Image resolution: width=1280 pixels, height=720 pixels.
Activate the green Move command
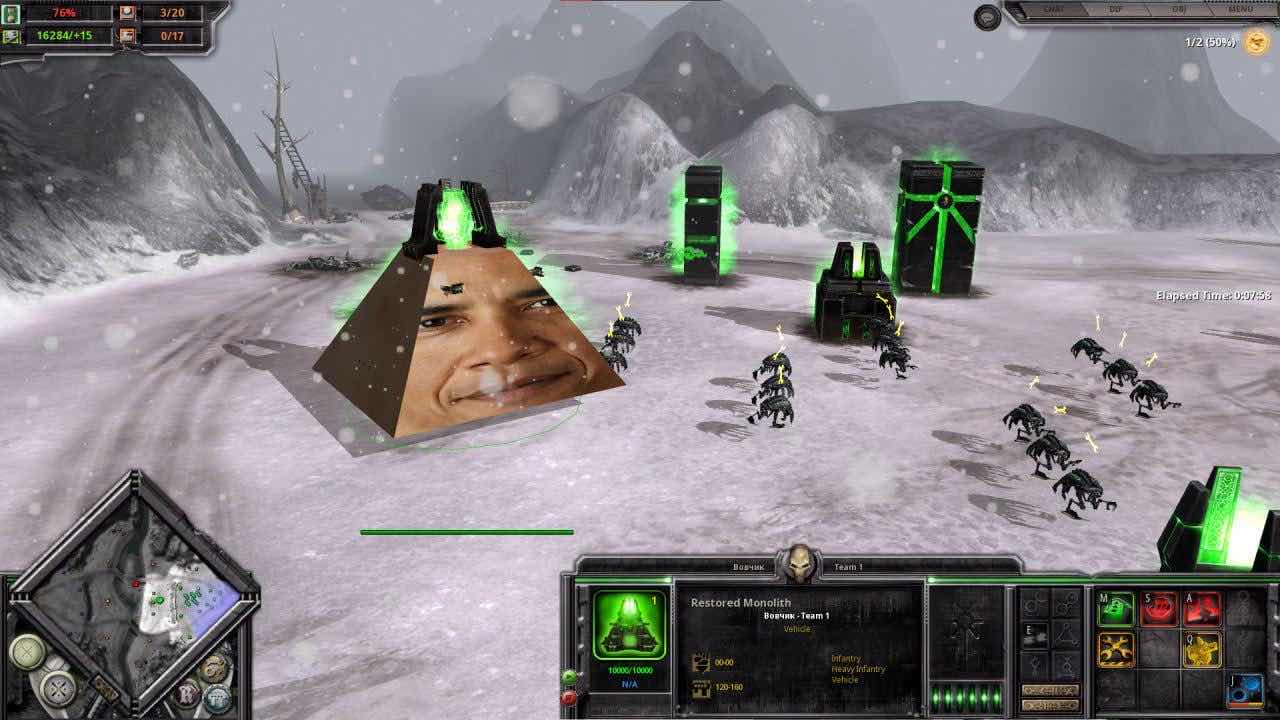click(1116, 608)
